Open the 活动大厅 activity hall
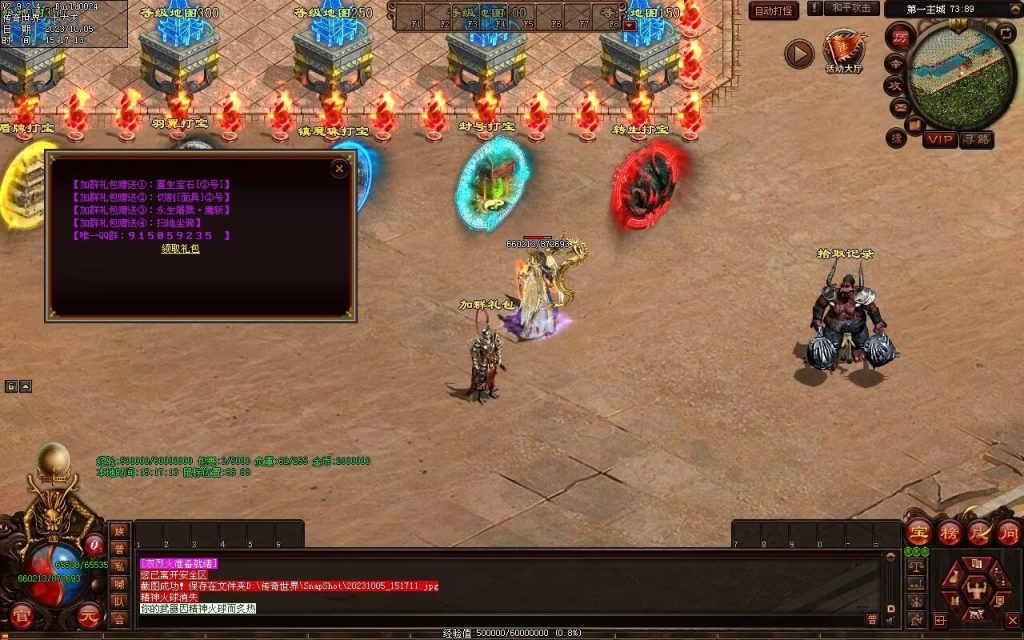The height and width of the screenshot is (640, 1024). tap(842, 50)
